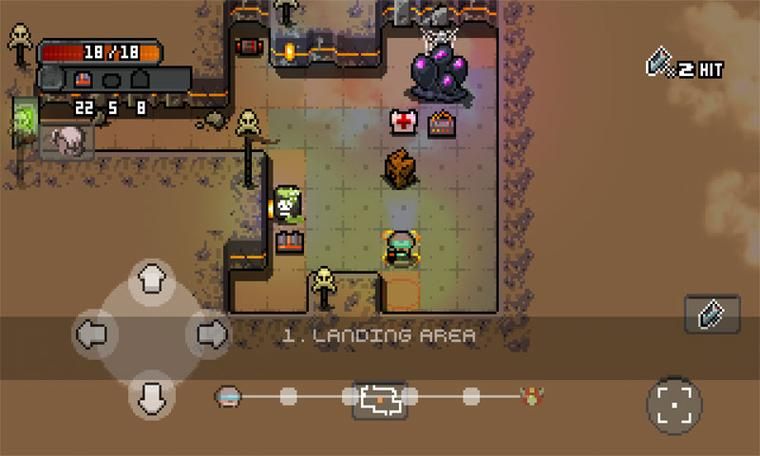
Task: Use the pig item slot
Action: (x=68, y=140)
